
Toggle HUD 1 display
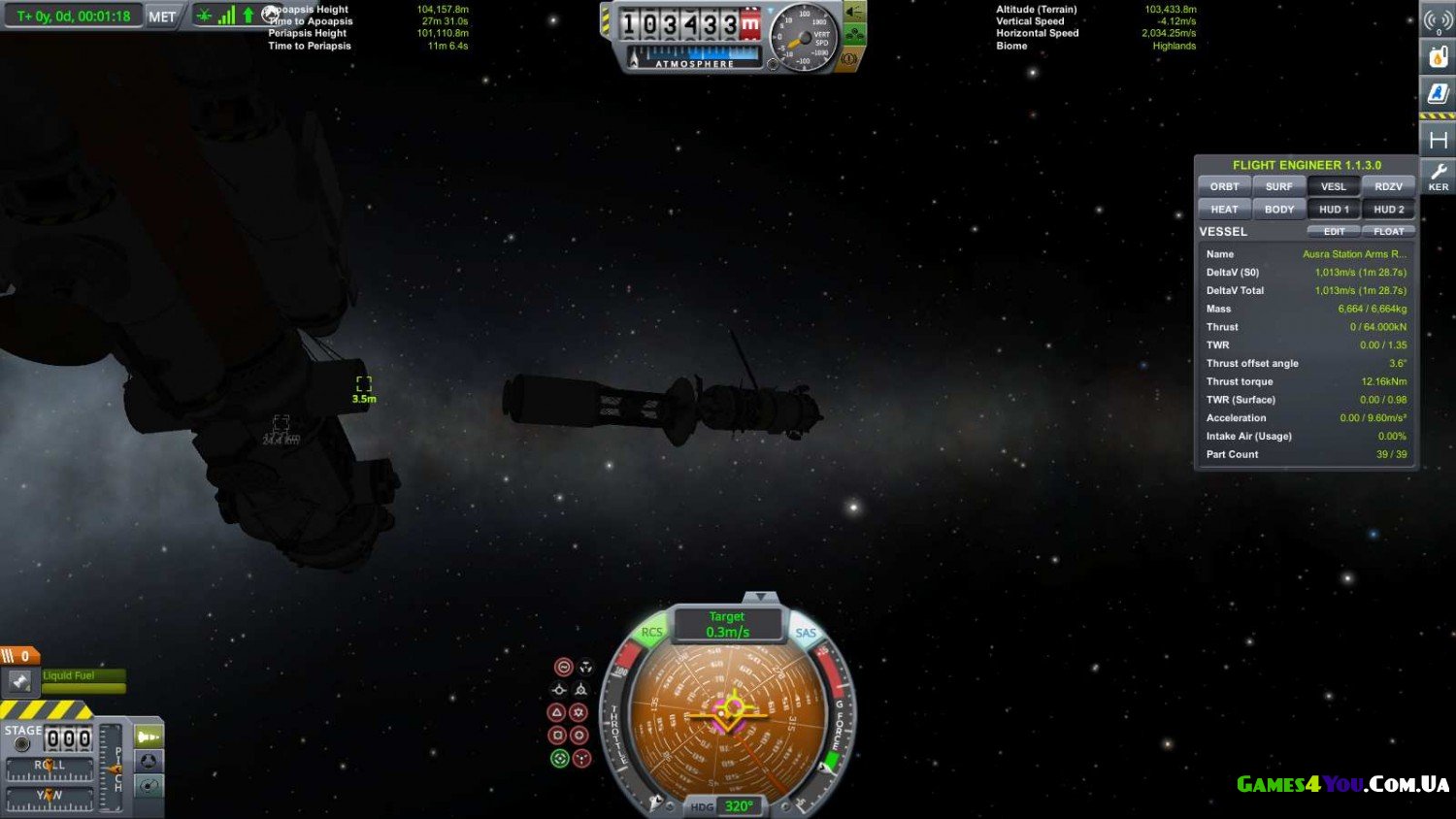tap(1334, 209)
